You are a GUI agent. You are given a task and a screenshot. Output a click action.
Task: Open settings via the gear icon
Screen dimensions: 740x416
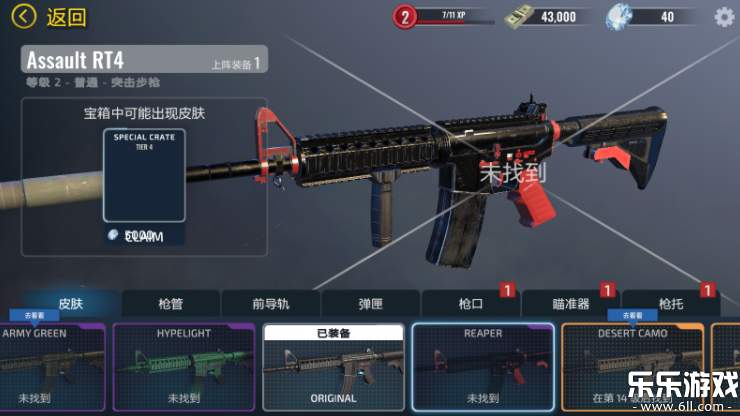click(724, 16)
